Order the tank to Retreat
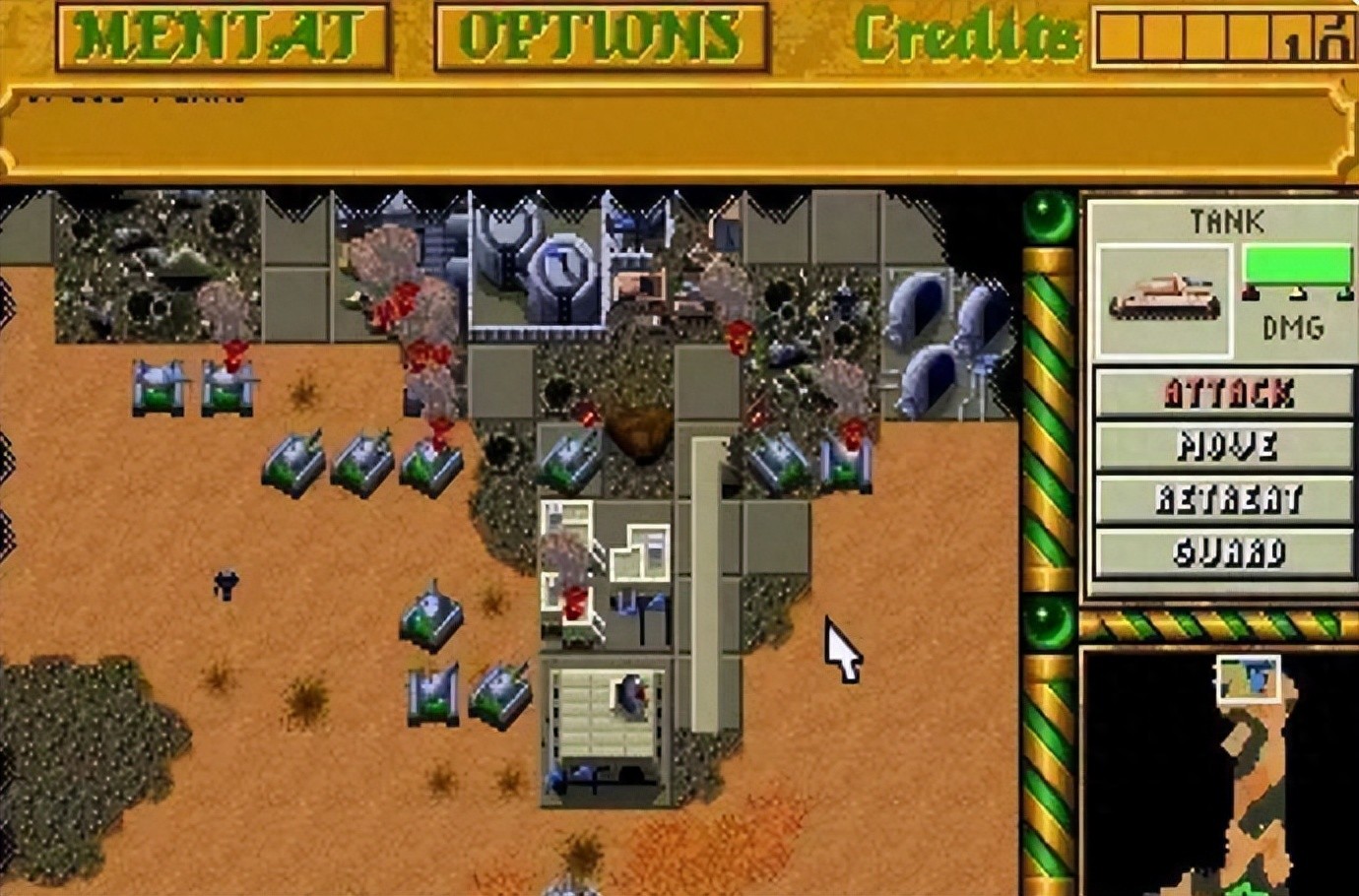This screenshot has height=896, width=1359. click(x=1224, y=499)
